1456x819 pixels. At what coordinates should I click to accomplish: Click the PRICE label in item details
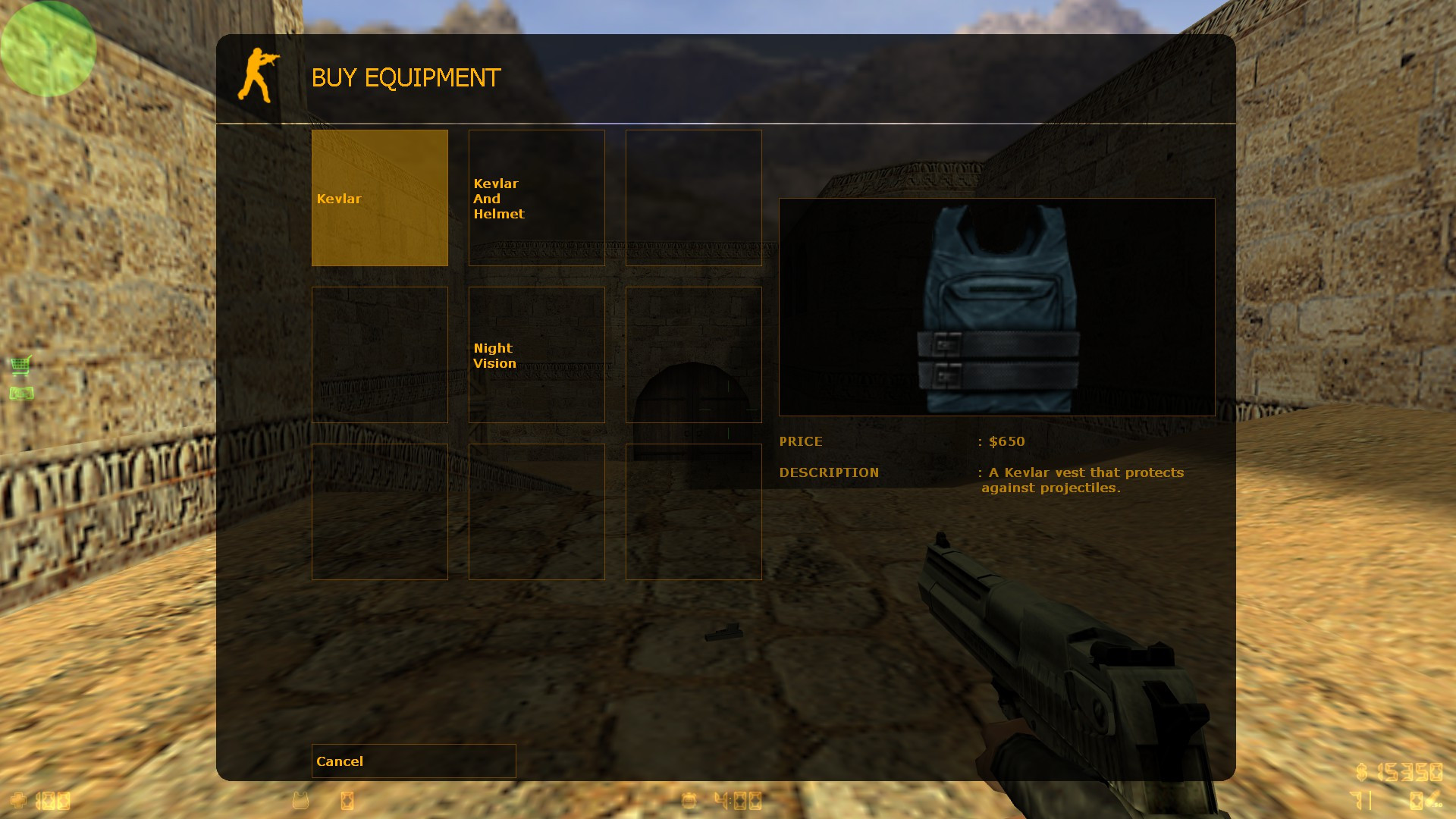coord(801,441)
